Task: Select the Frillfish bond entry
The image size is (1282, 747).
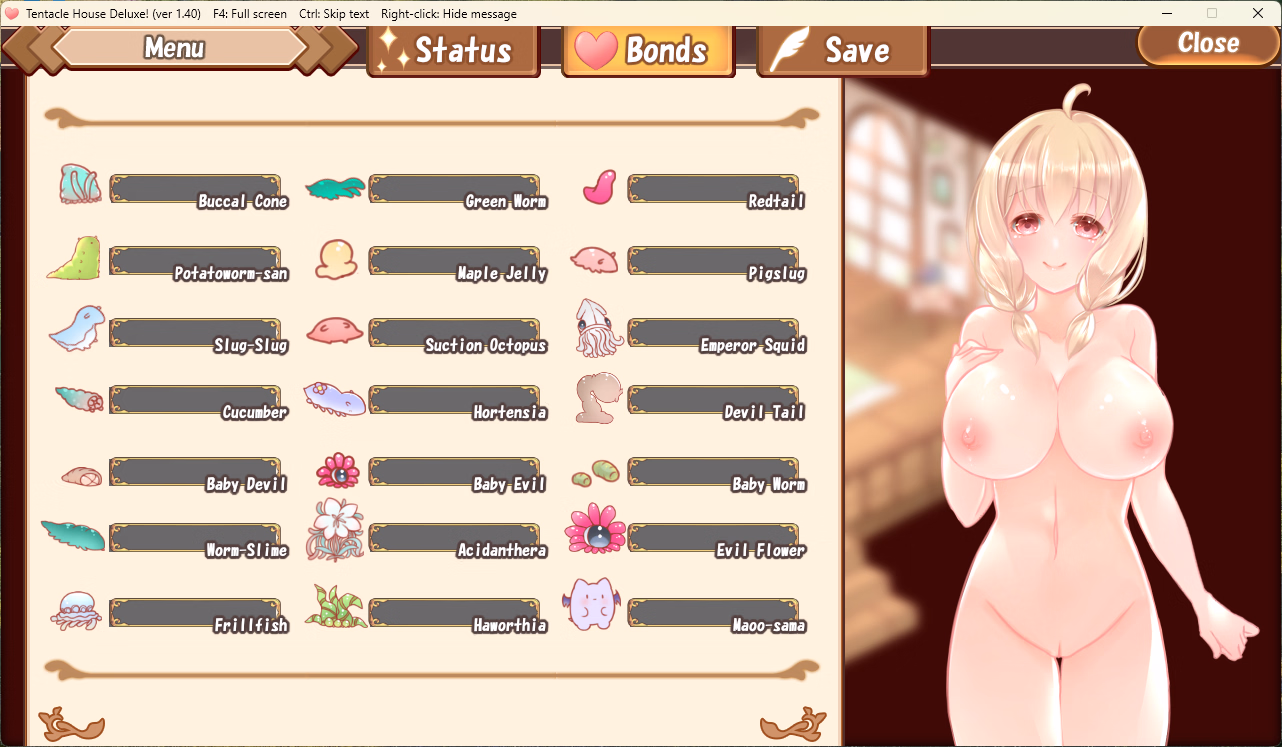Action: pyautogui.click(x=198, y=613)
